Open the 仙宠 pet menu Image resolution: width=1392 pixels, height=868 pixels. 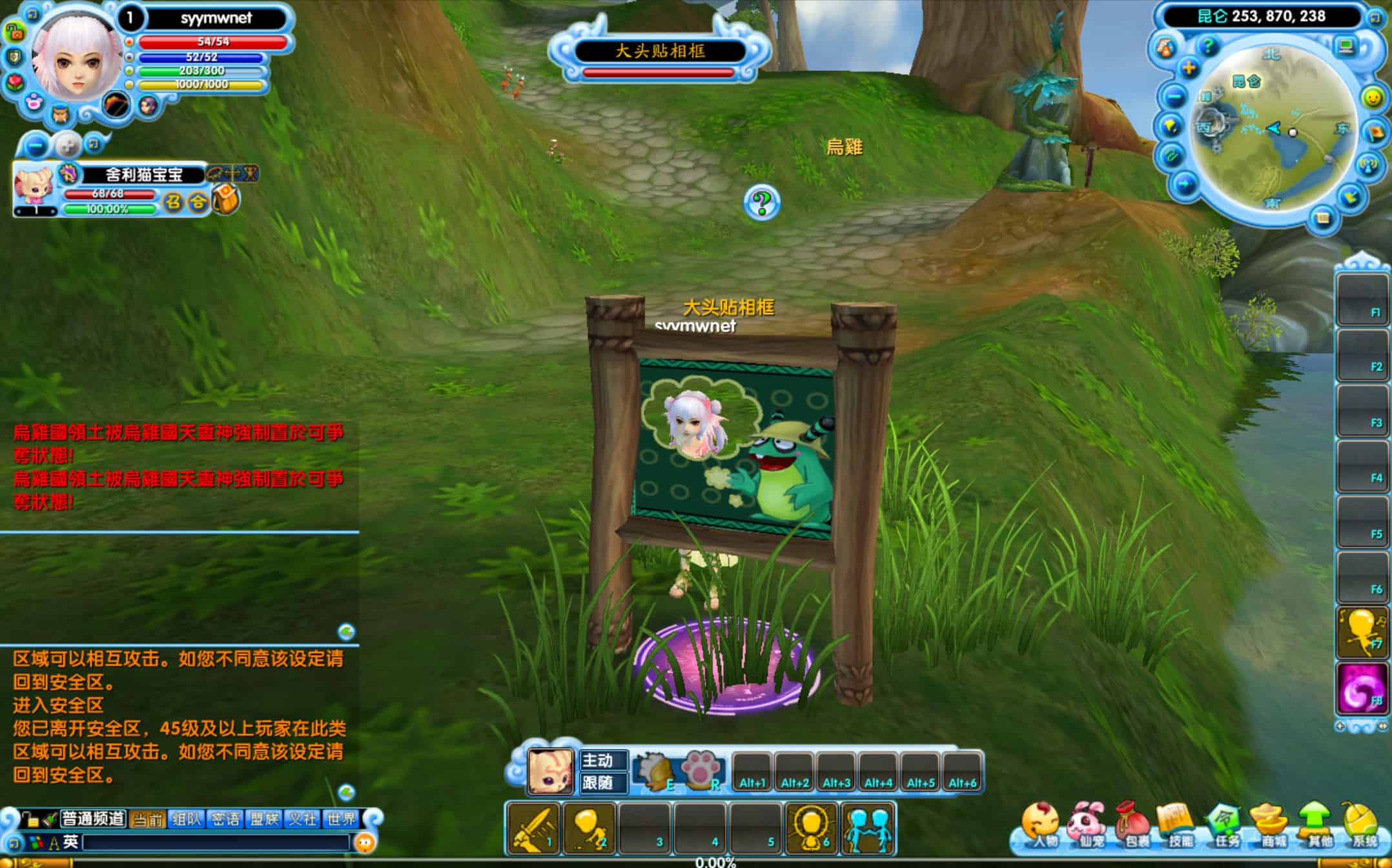pyautogui.click(x=1087, y=825)
